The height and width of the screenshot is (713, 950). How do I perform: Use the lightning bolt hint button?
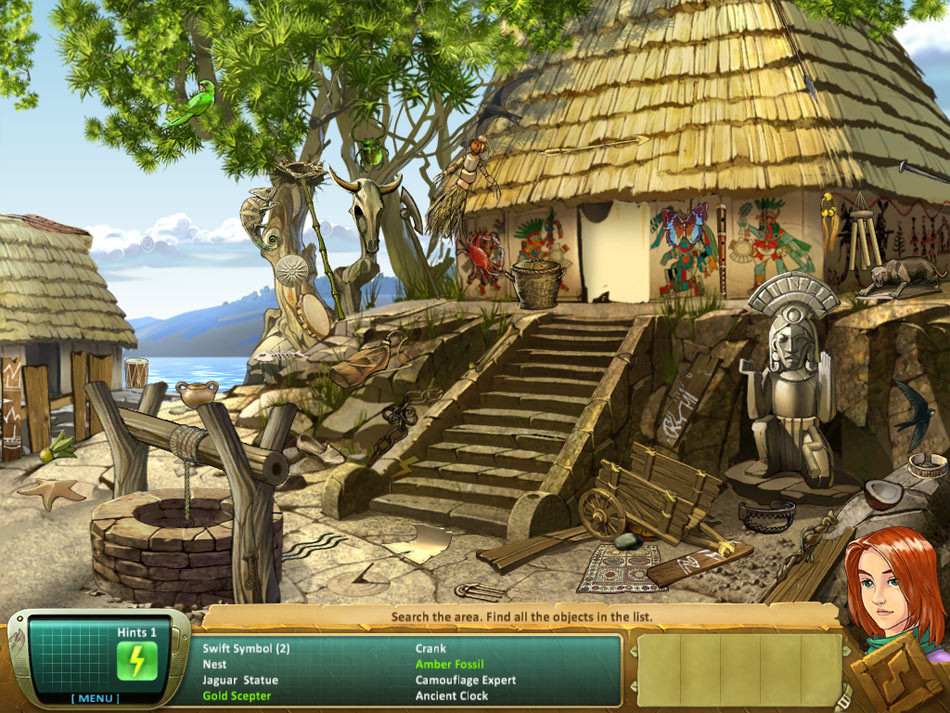click(x=137, y=661)
